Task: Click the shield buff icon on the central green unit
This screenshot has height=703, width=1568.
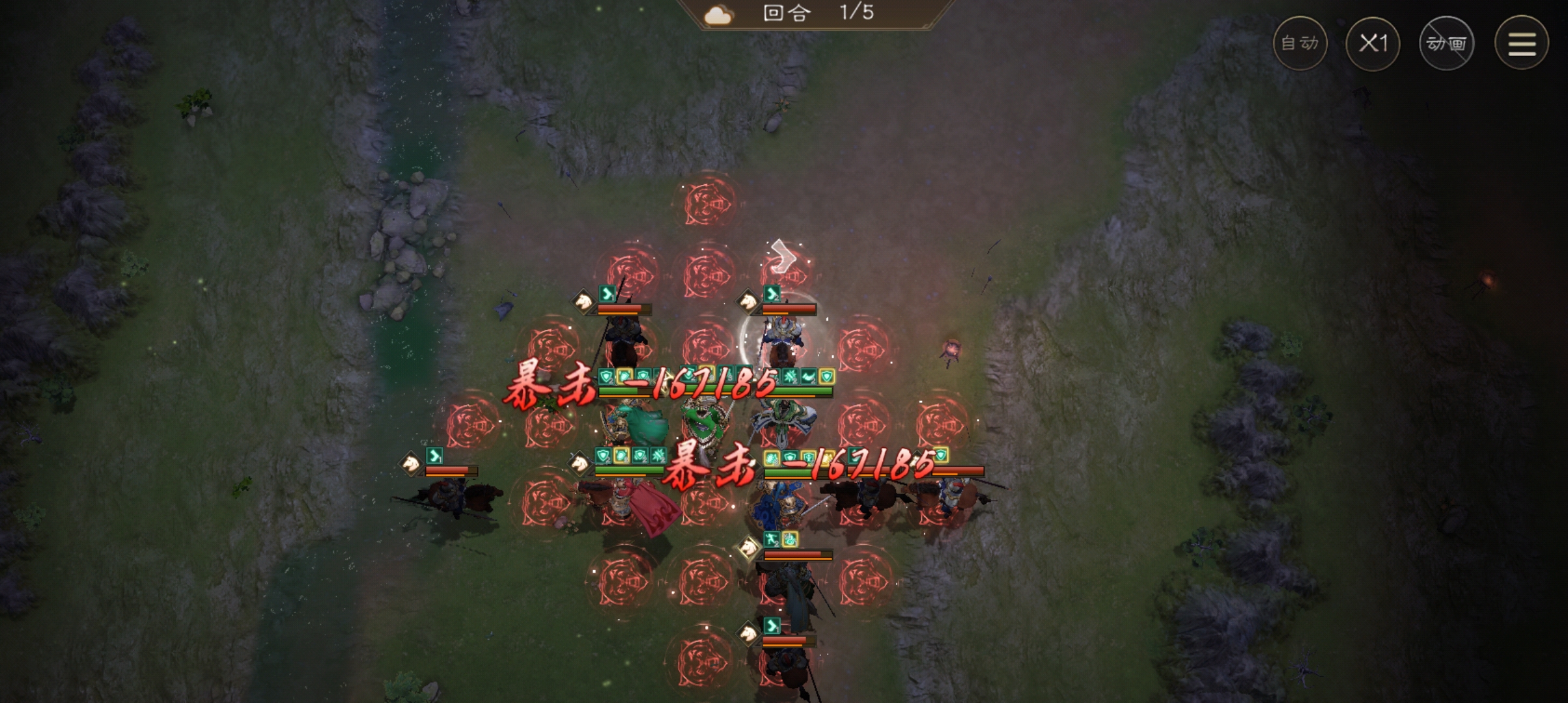Action: (x=604, y=456)
